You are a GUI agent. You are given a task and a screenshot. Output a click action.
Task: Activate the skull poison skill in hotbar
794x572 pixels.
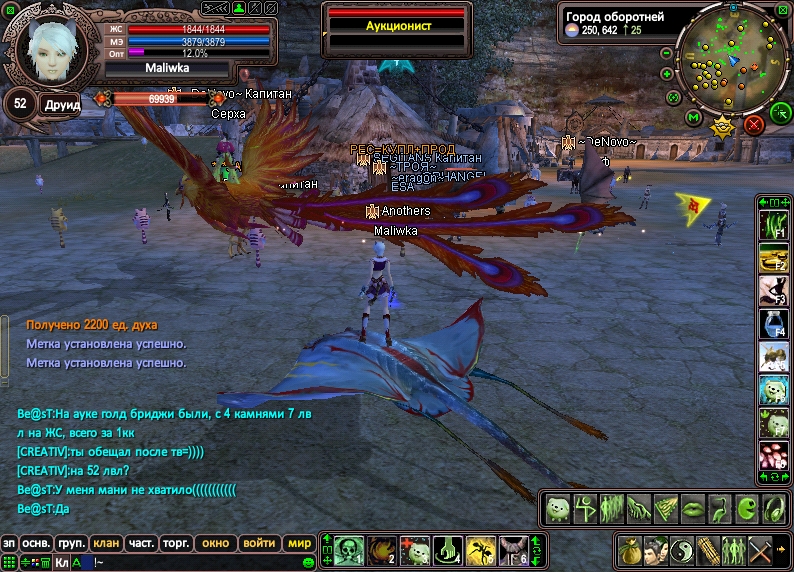click(348, 549)
